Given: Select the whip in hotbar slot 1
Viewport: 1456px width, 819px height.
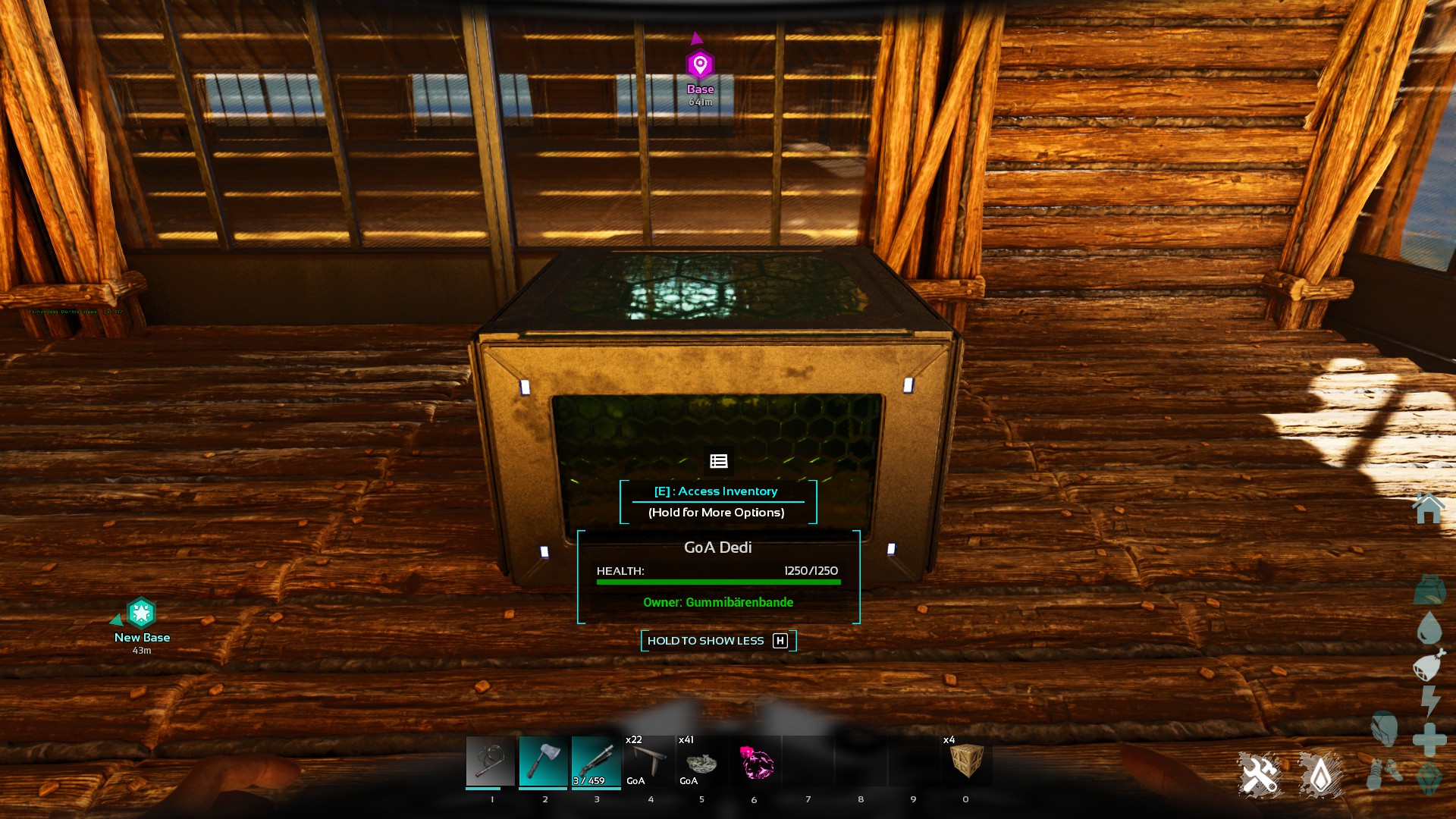Looking at the screenshot, I should pyautogui.click(x=490, y=761).
